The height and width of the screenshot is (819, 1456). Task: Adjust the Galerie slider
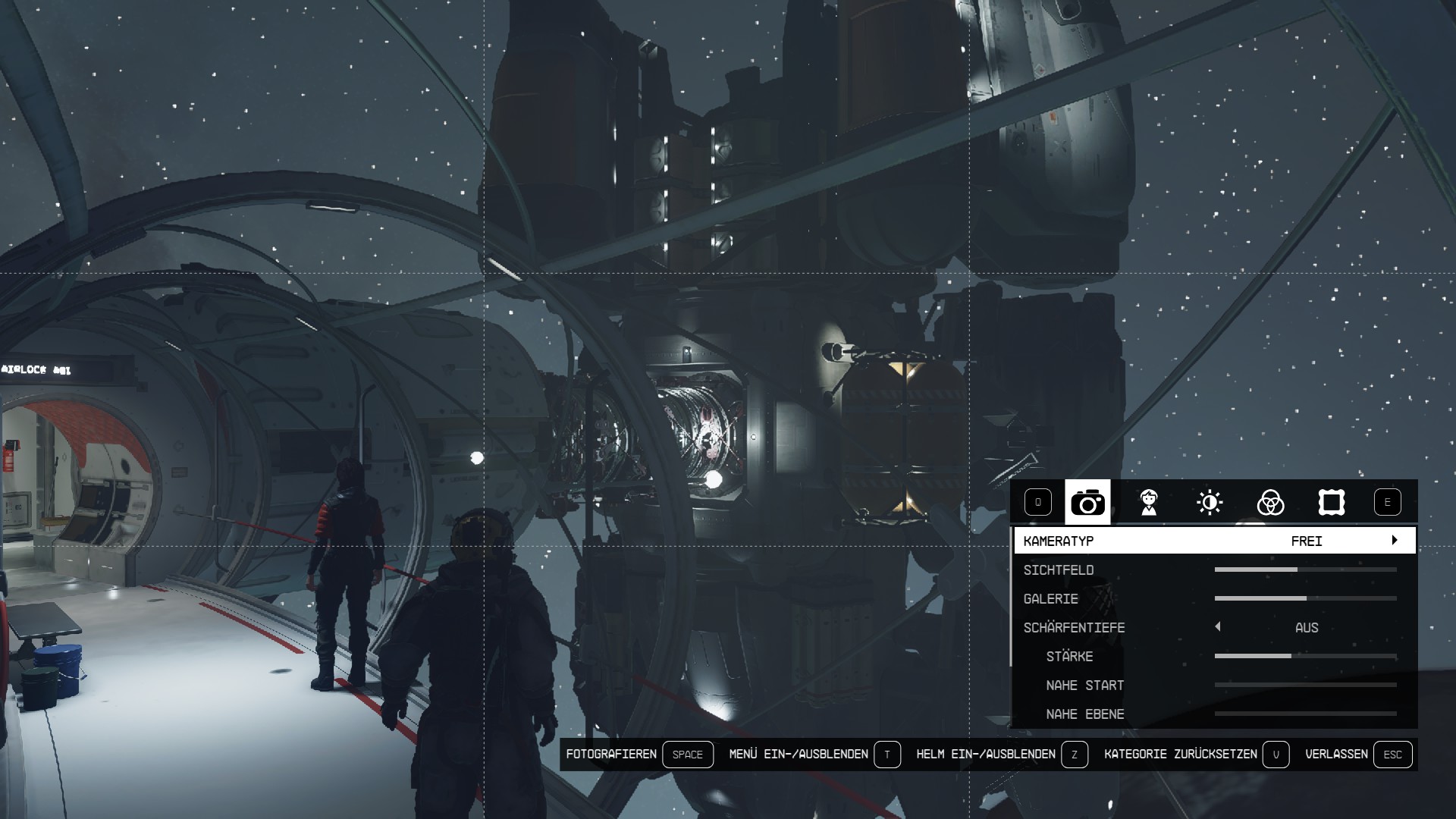click(1306, 598)
